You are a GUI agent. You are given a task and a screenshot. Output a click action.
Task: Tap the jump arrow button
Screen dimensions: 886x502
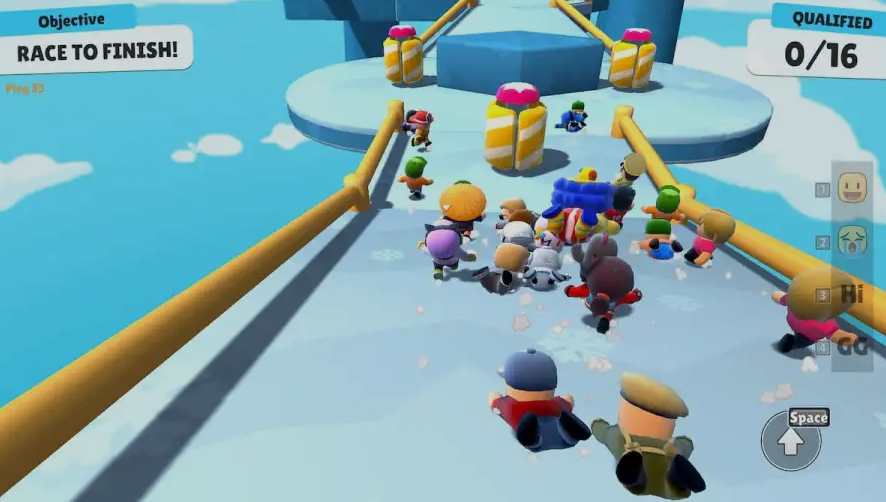(x=791, y=441)
